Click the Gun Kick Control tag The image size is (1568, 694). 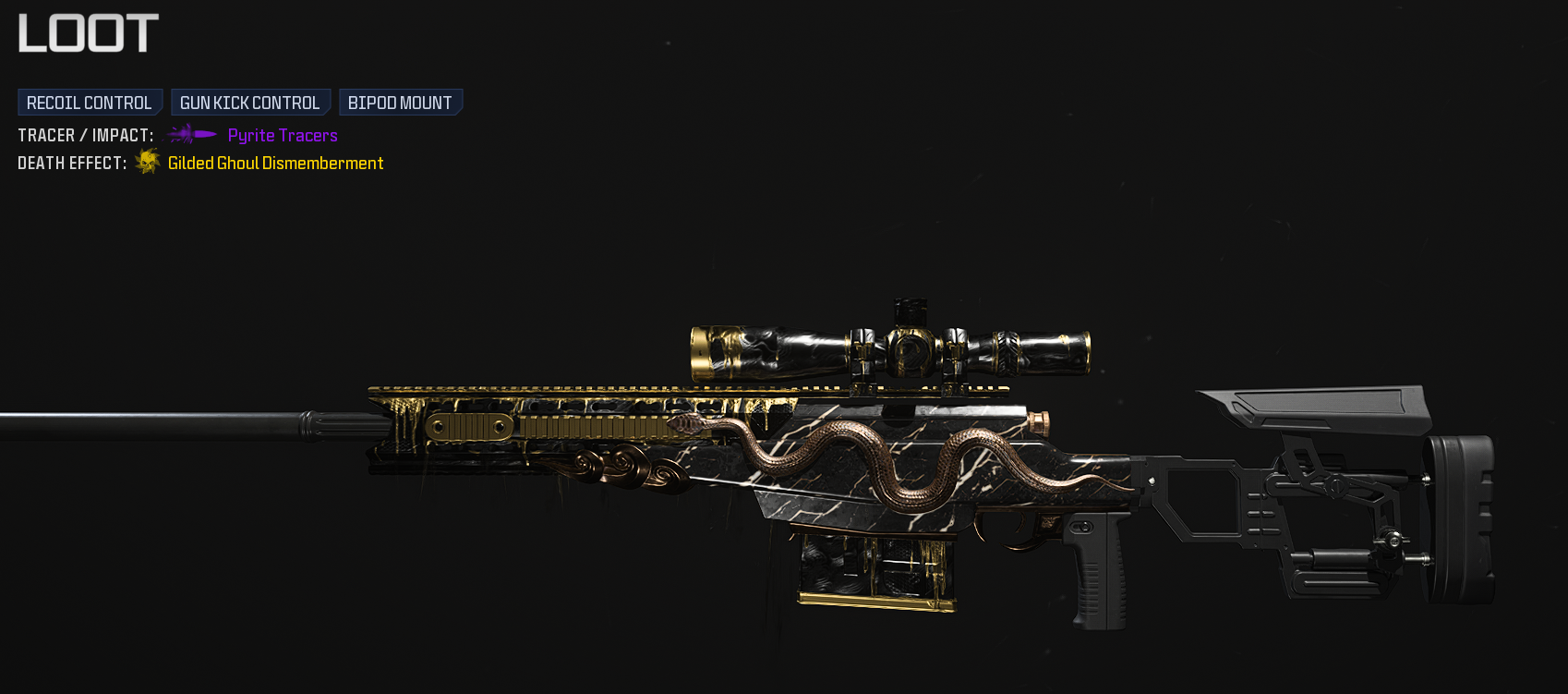249,103
